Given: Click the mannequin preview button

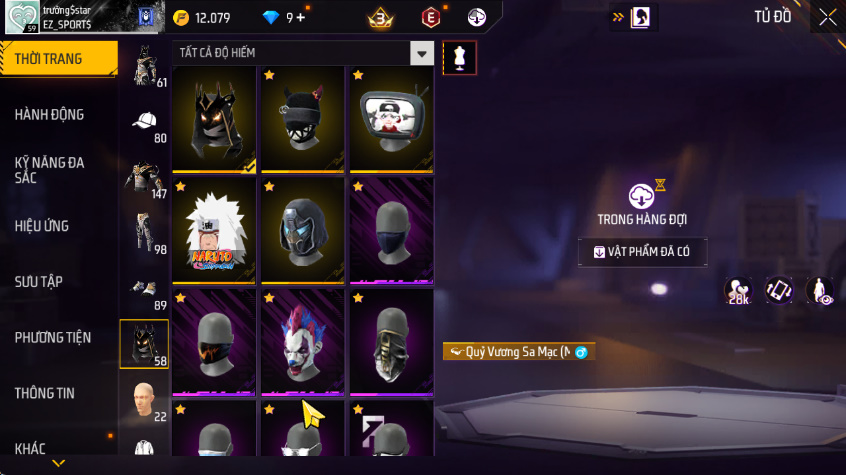Looking at the screenshot, I should click(x=459, y=57).
